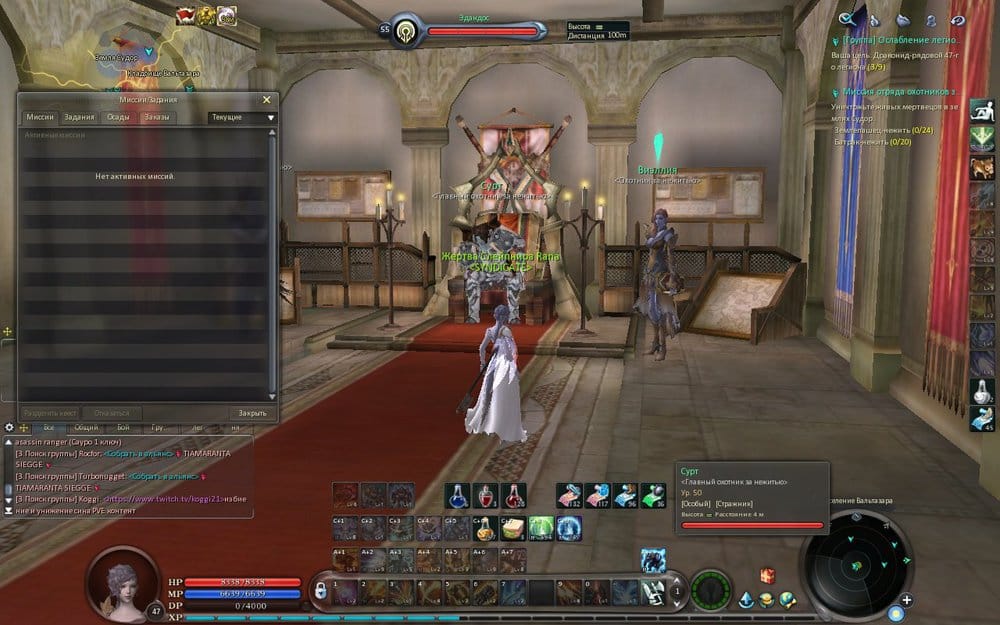Select the Осады tab

click(117, 117)
